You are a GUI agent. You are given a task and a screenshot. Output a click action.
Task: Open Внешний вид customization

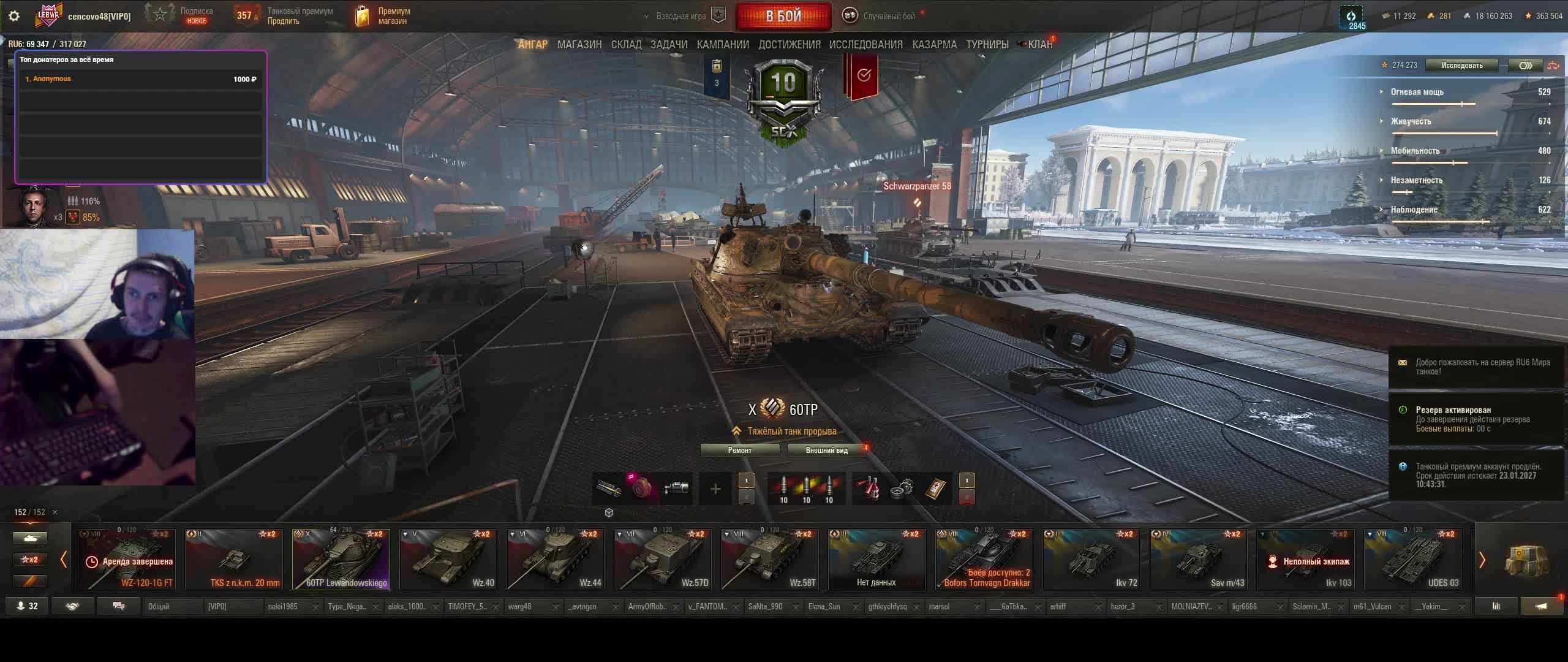826,451
